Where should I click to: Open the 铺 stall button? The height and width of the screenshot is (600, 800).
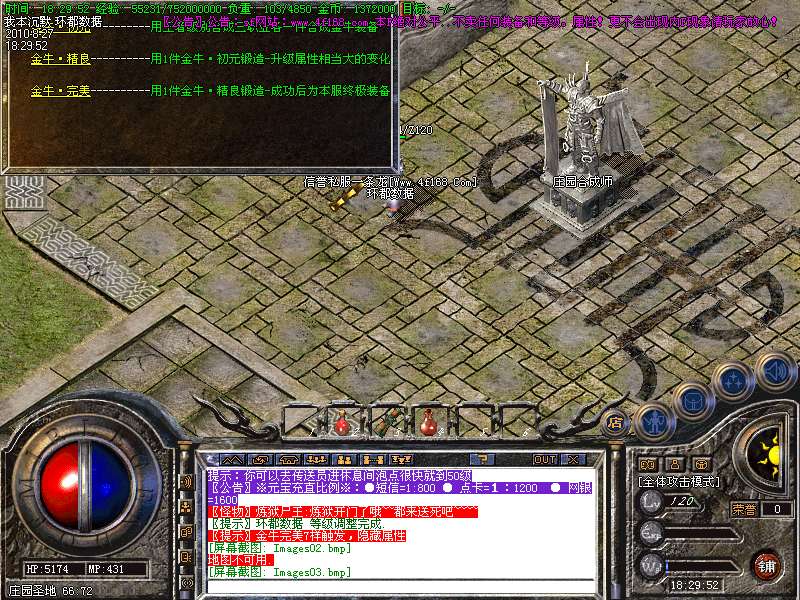pyautogui.click(x=767, y=565)
